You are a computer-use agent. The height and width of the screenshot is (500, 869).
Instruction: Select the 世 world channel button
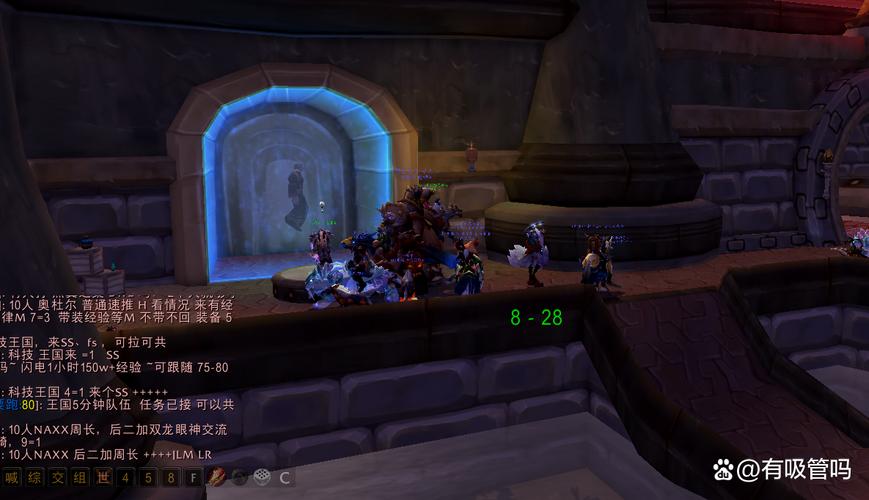pos(103,478)
